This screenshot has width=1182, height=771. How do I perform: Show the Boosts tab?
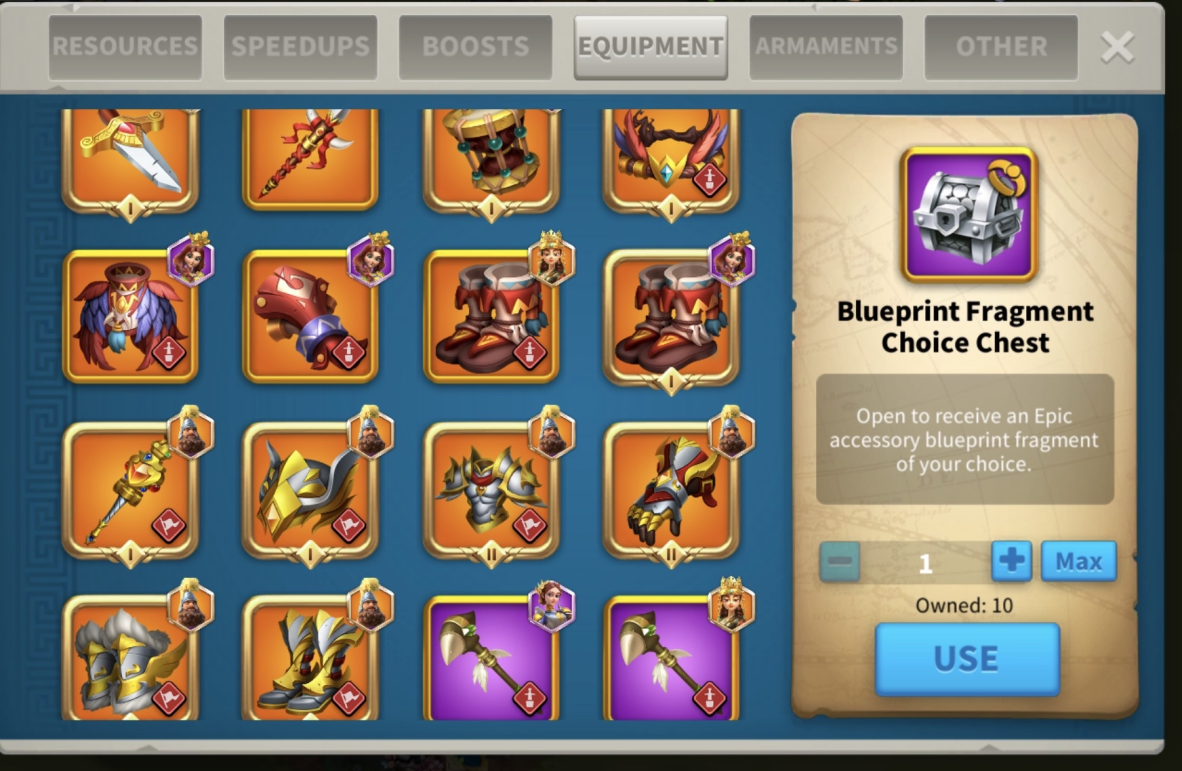click(x=475, y=47)
